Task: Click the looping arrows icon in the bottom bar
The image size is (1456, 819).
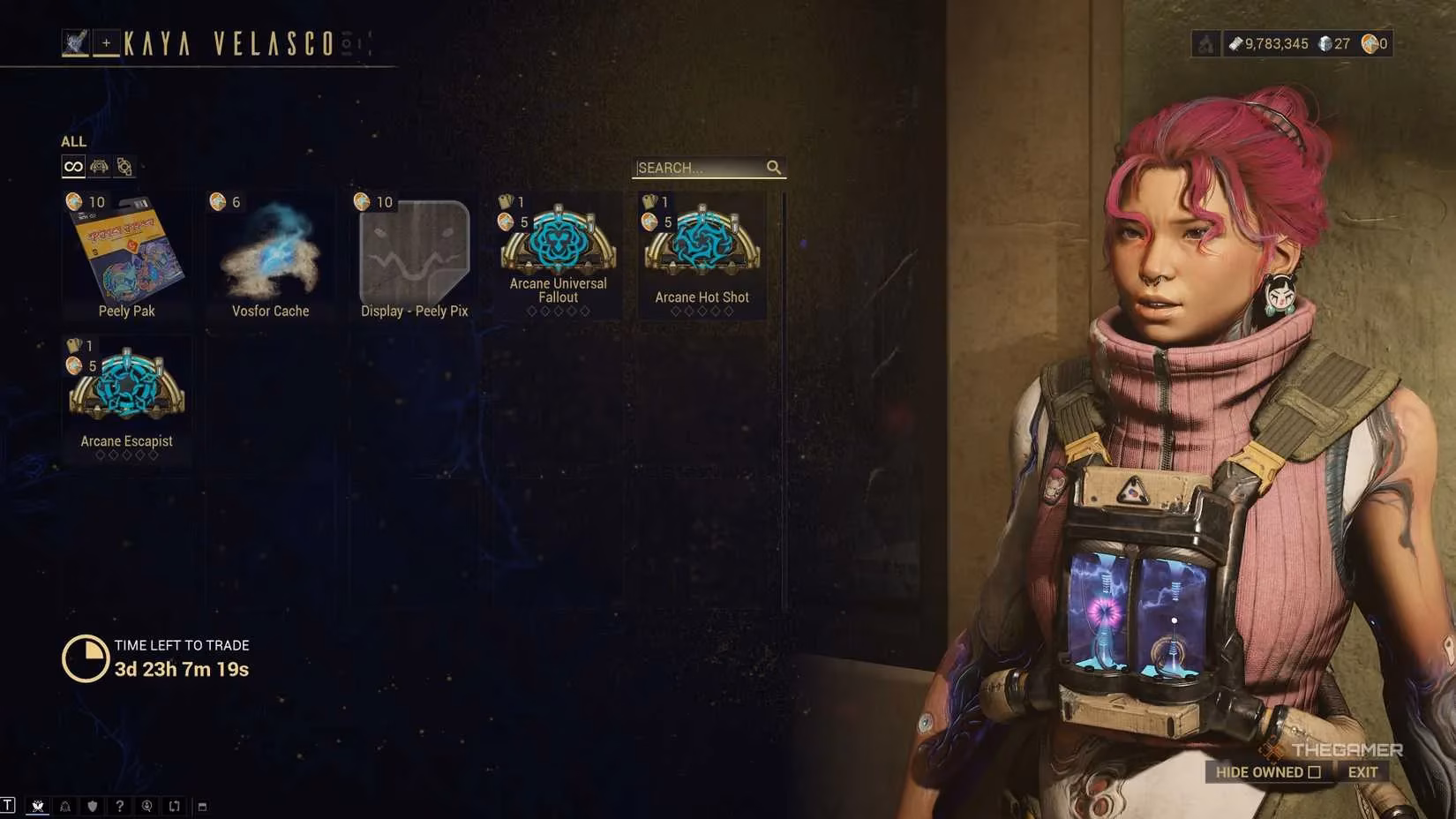Action: [174, 806]
